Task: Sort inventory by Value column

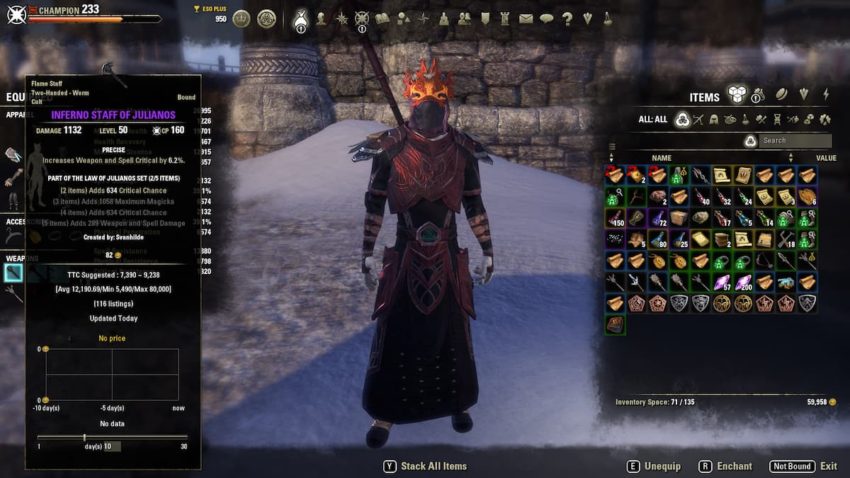Action: [x=825, y=157]
